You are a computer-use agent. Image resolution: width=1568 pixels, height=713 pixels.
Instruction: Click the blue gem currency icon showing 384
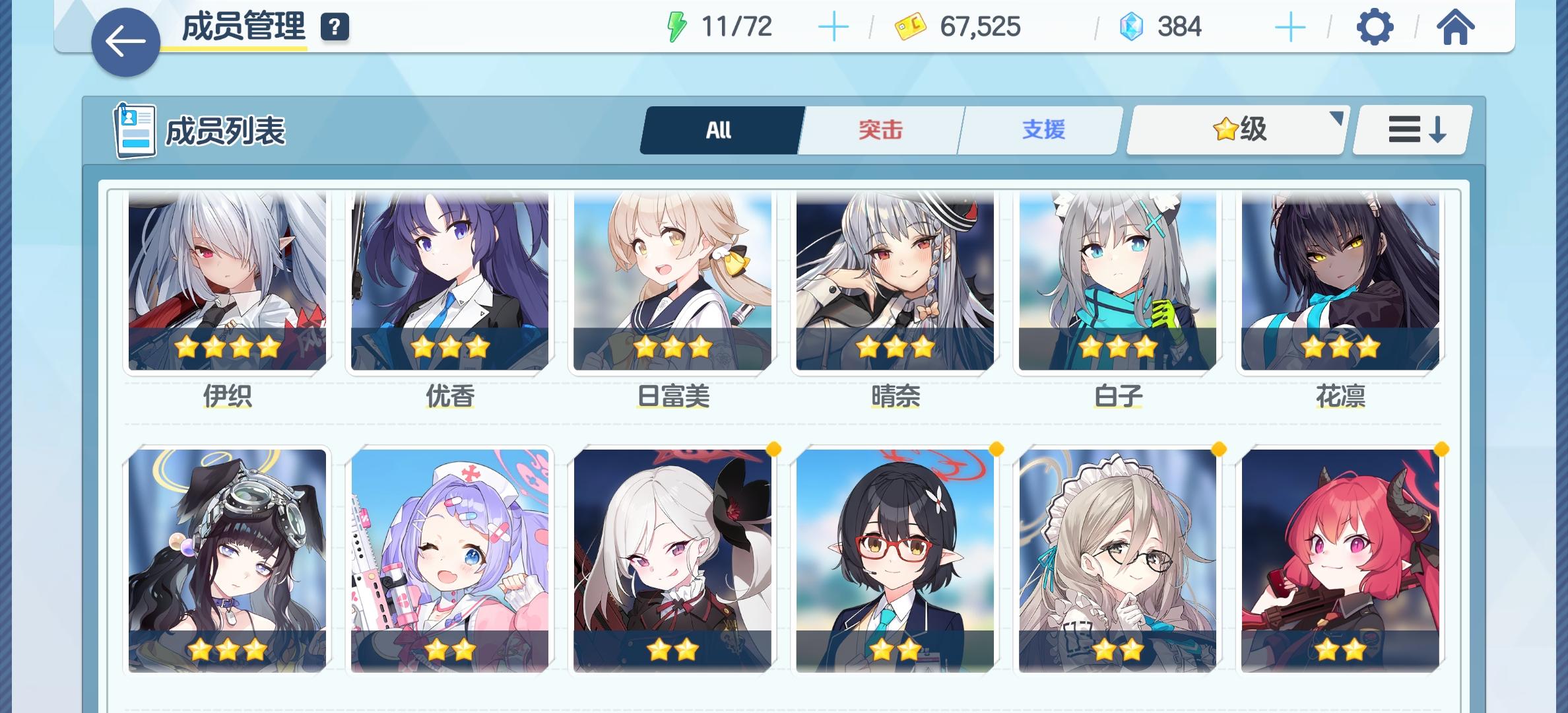click(x=1124, y=26)
